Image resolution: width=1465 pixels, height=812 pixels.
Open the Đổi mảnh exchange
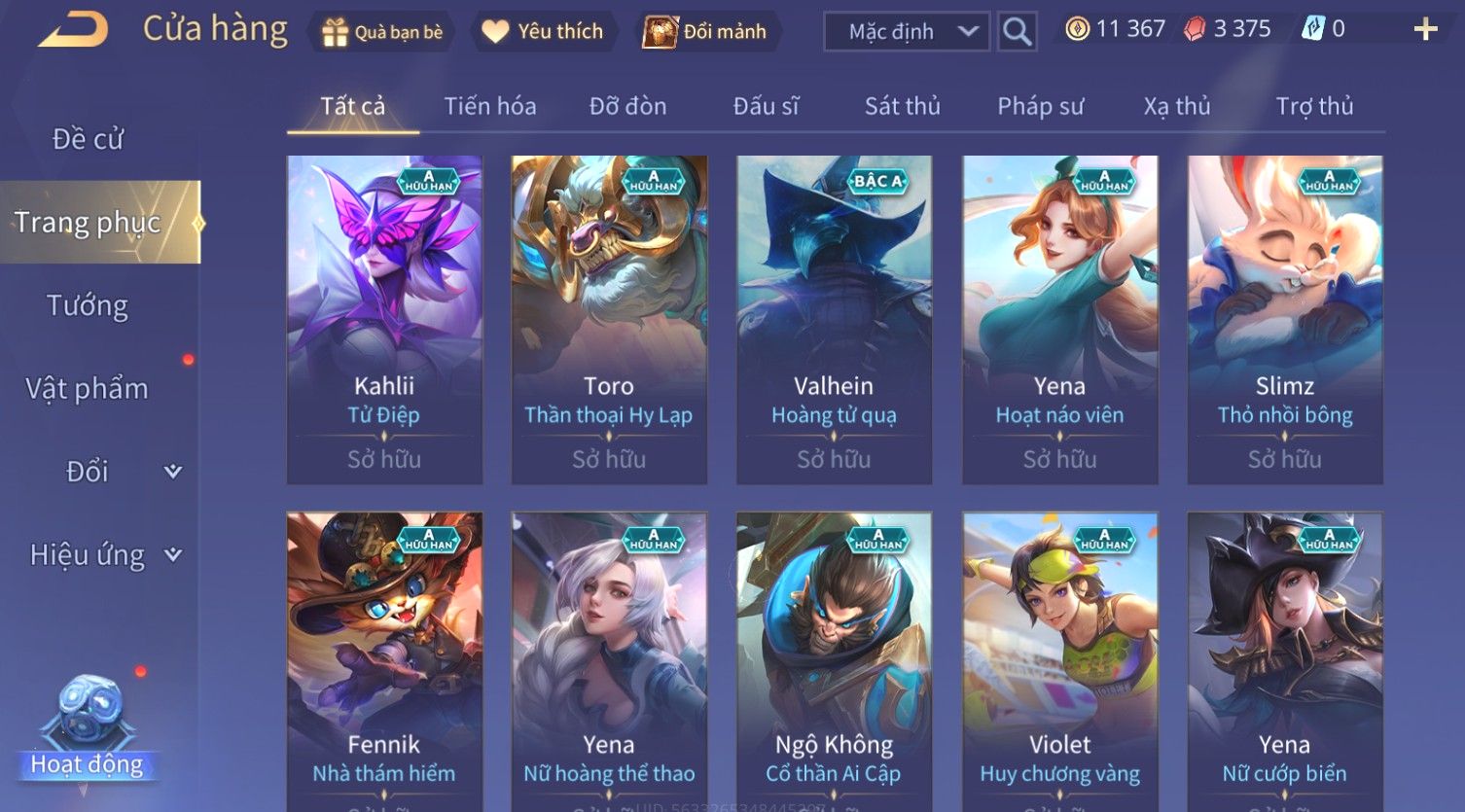coord(706,32)
